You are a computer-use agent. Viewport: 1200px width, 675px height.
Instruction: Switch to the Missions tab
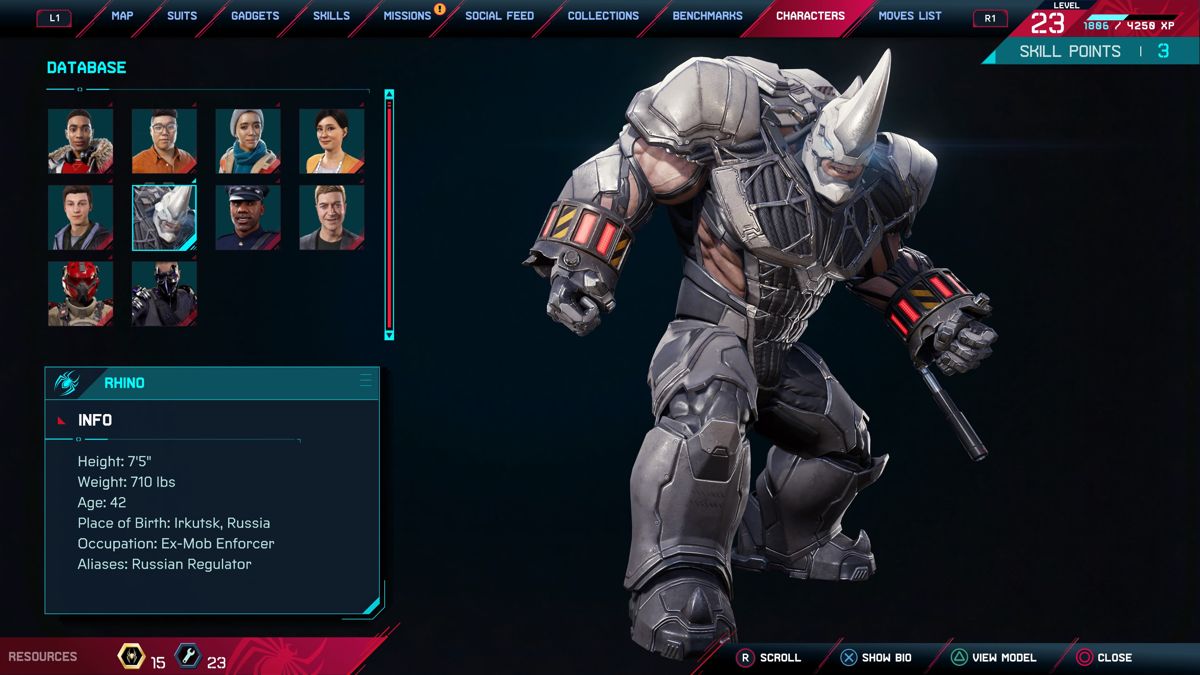point(407,16)
